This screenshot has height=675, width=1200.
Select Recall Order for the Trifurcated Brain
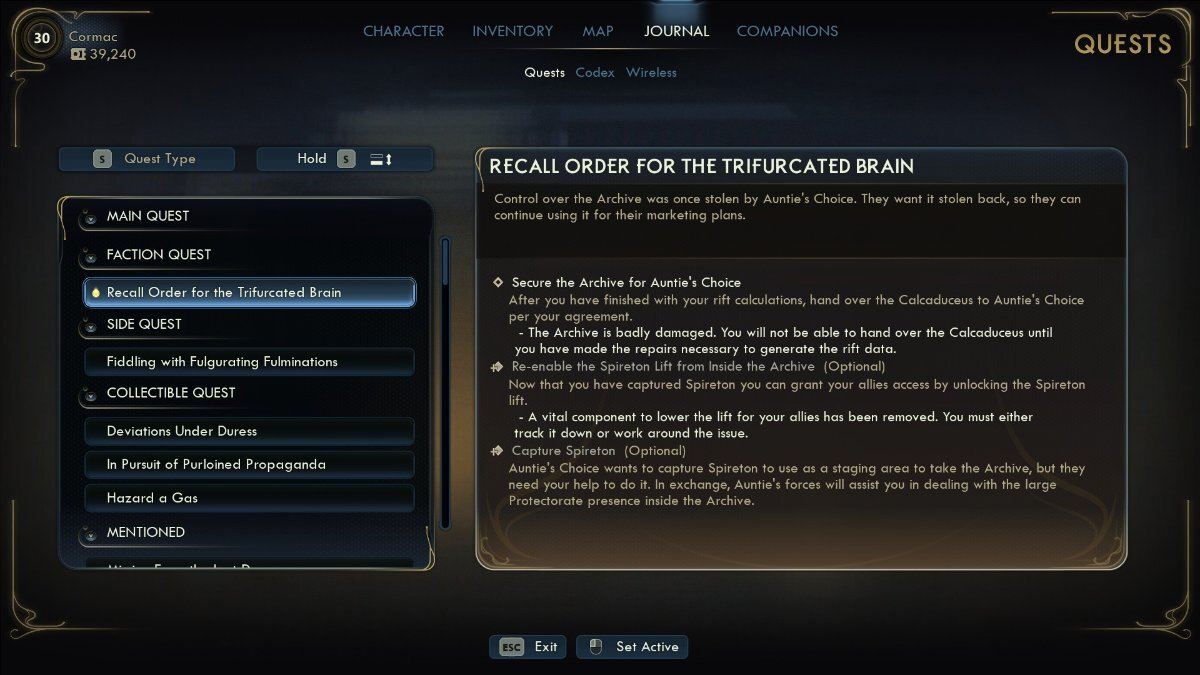pos(249,292)
